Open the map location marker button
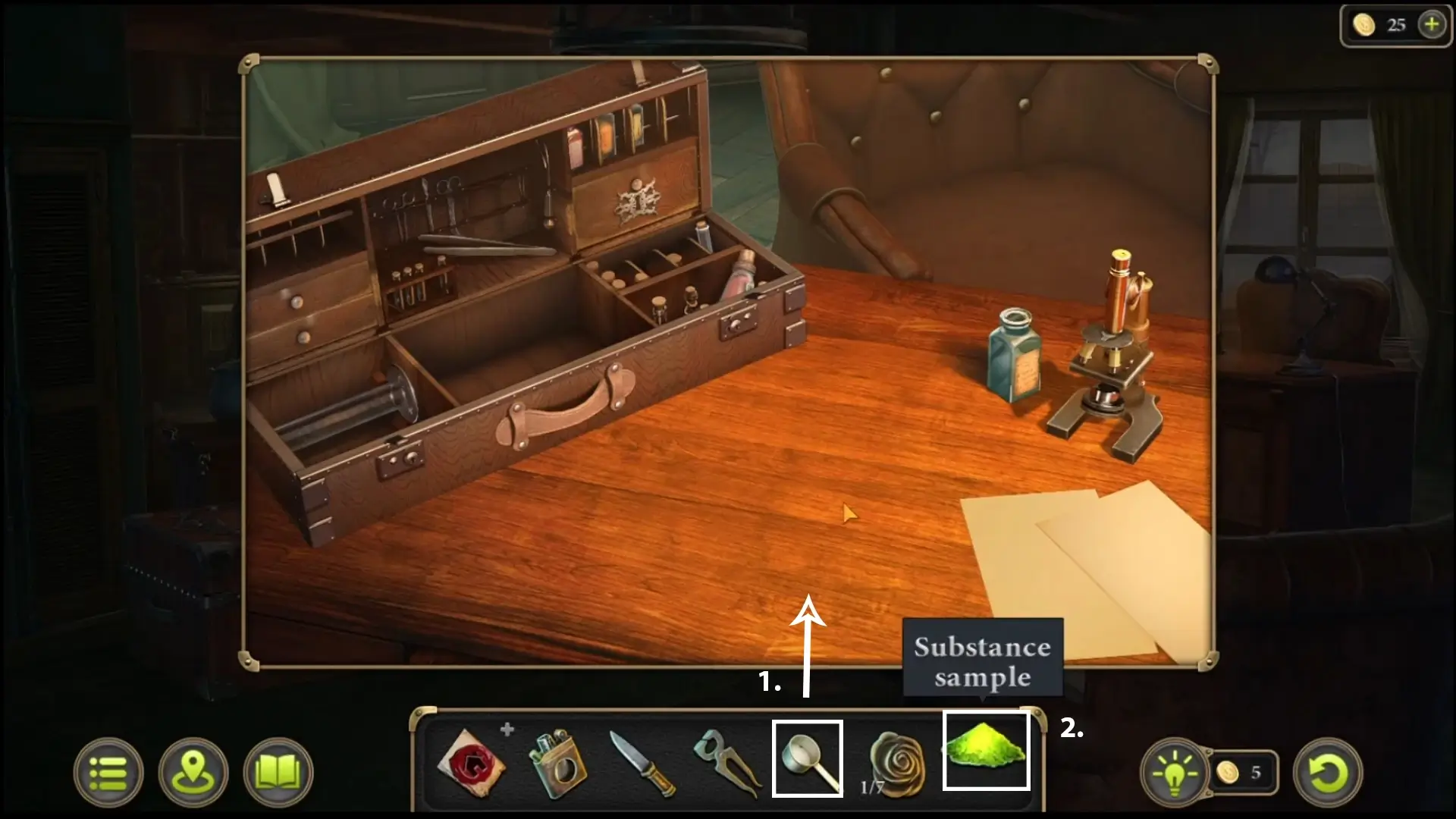The width and height of the screenshot is (1456, 819). [x=193, y=773]
